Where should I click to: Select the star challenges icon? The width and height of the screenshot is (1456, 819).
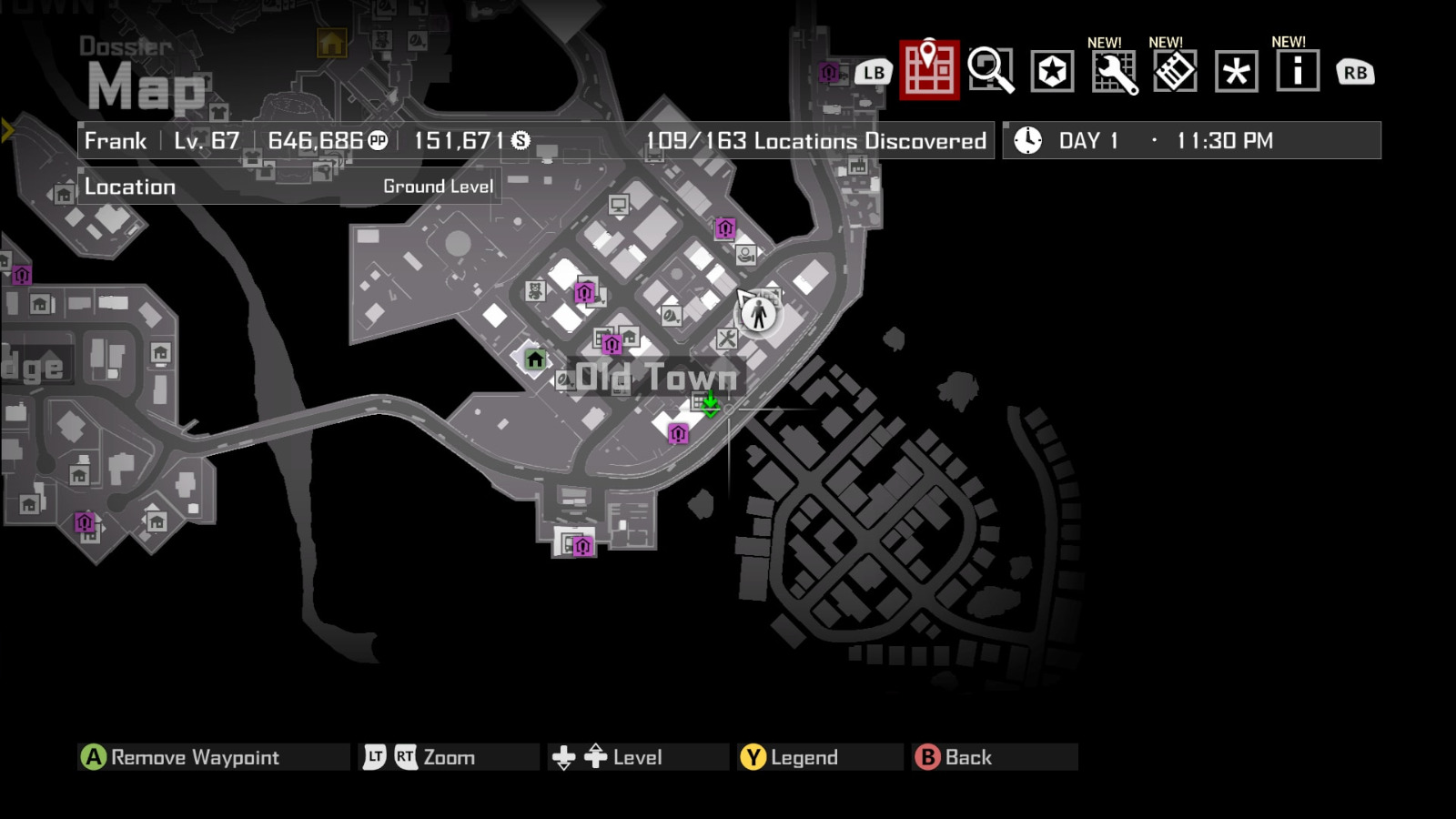point(1053,71)
